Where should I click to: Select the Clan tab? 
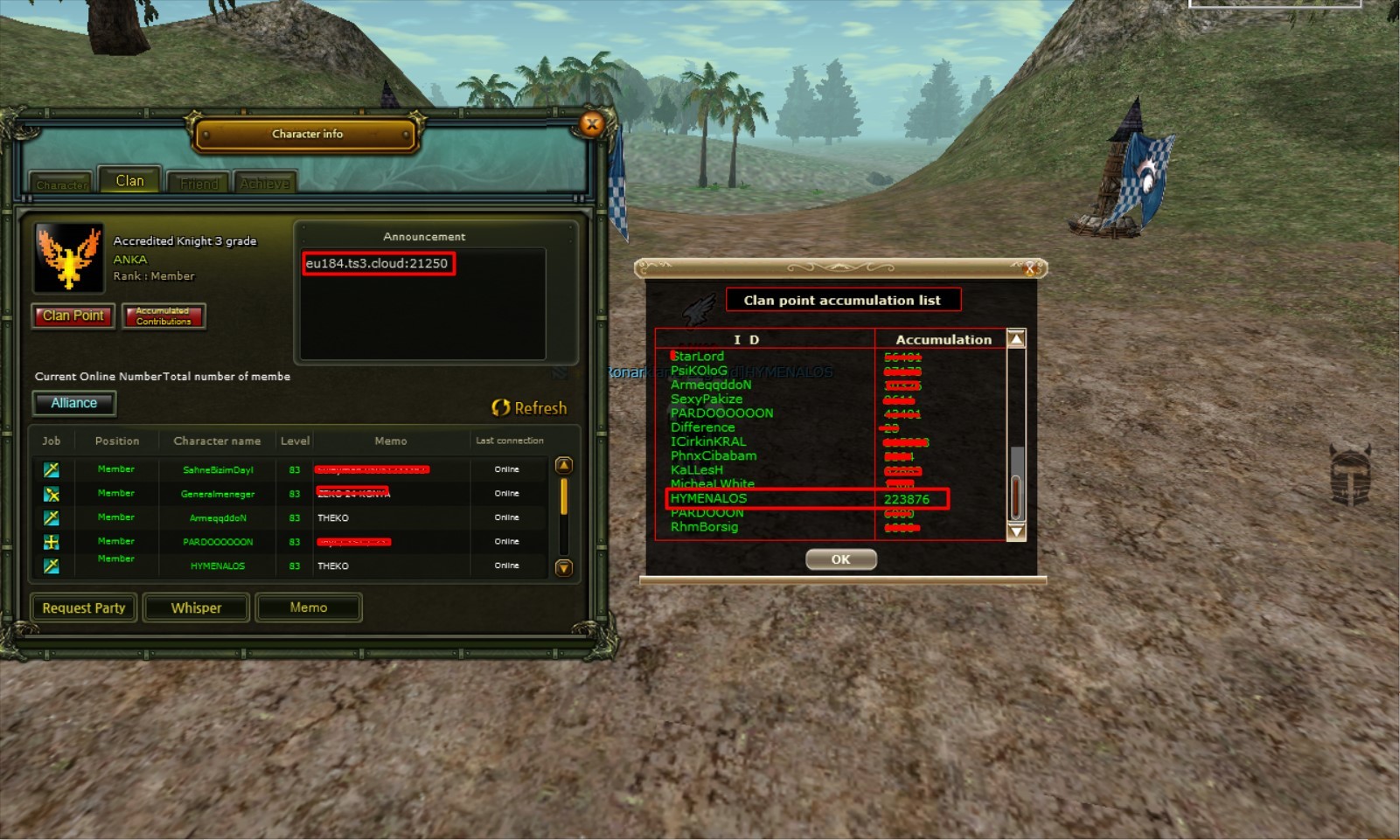(129, 181)
